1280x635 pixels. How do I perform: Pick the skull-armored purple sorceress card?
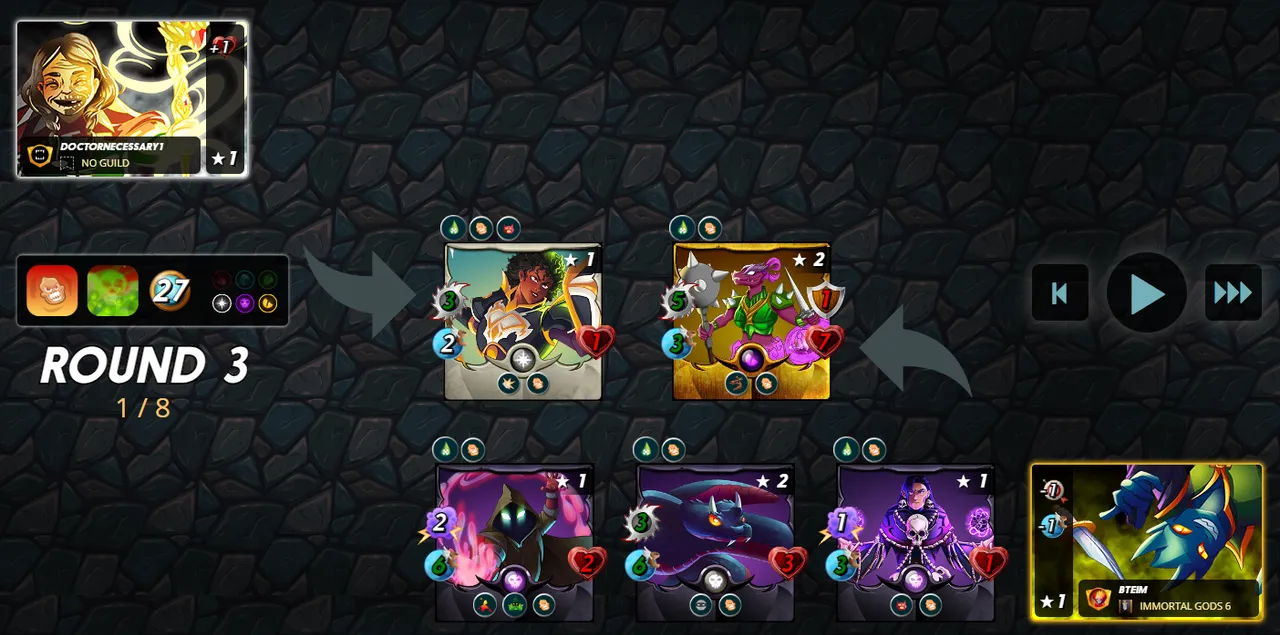pos(916,541)
